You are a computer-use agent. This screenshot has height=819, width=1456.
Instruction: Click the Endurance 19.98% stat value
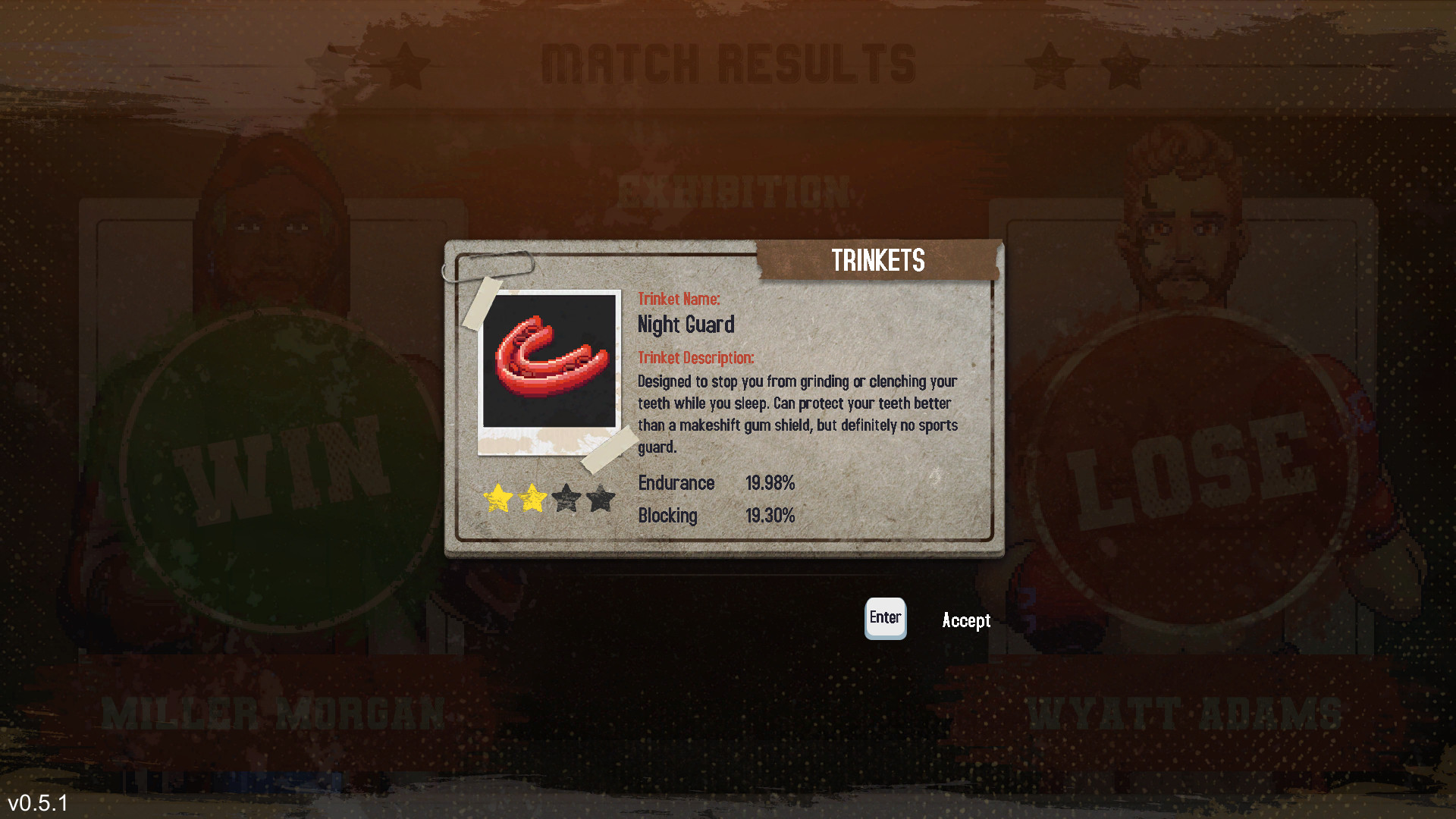click(x=770, y=483)
